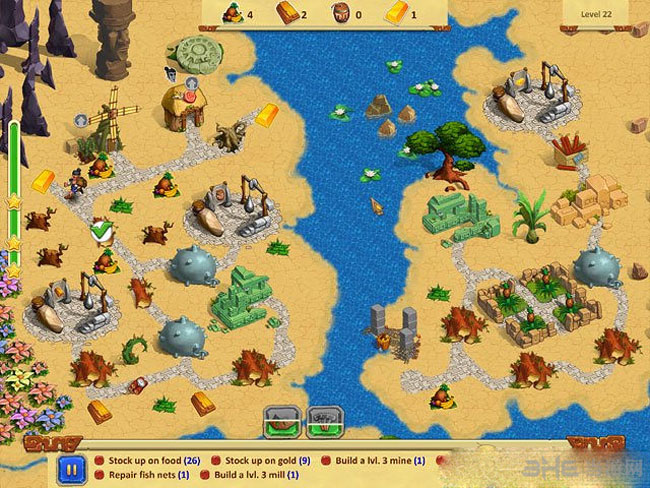Select the 'Build a lvl. 3 mill' objective
Screen dimensions: 650x488
[257, 475]
